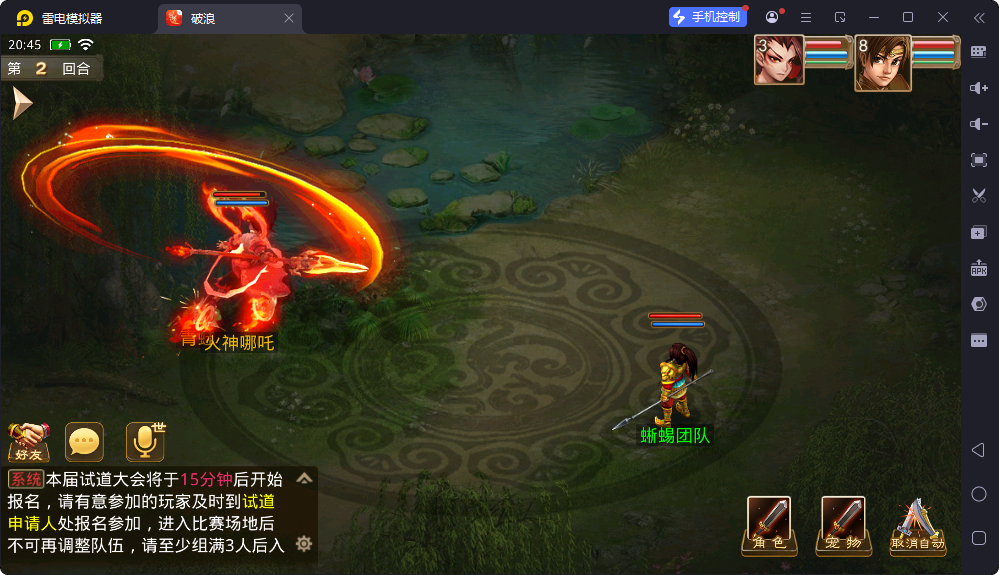Open the 好友 friends handshake icon
Image resolution: width=999 pixels, height=575 pixels.
tap(28, 441)
